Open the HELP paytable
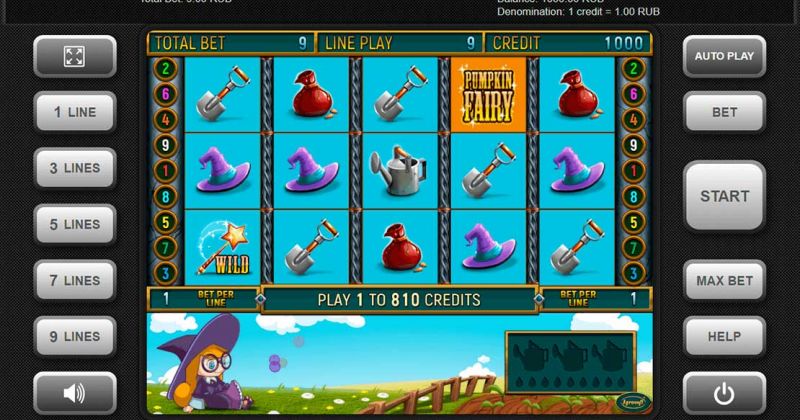 (724, 337)
